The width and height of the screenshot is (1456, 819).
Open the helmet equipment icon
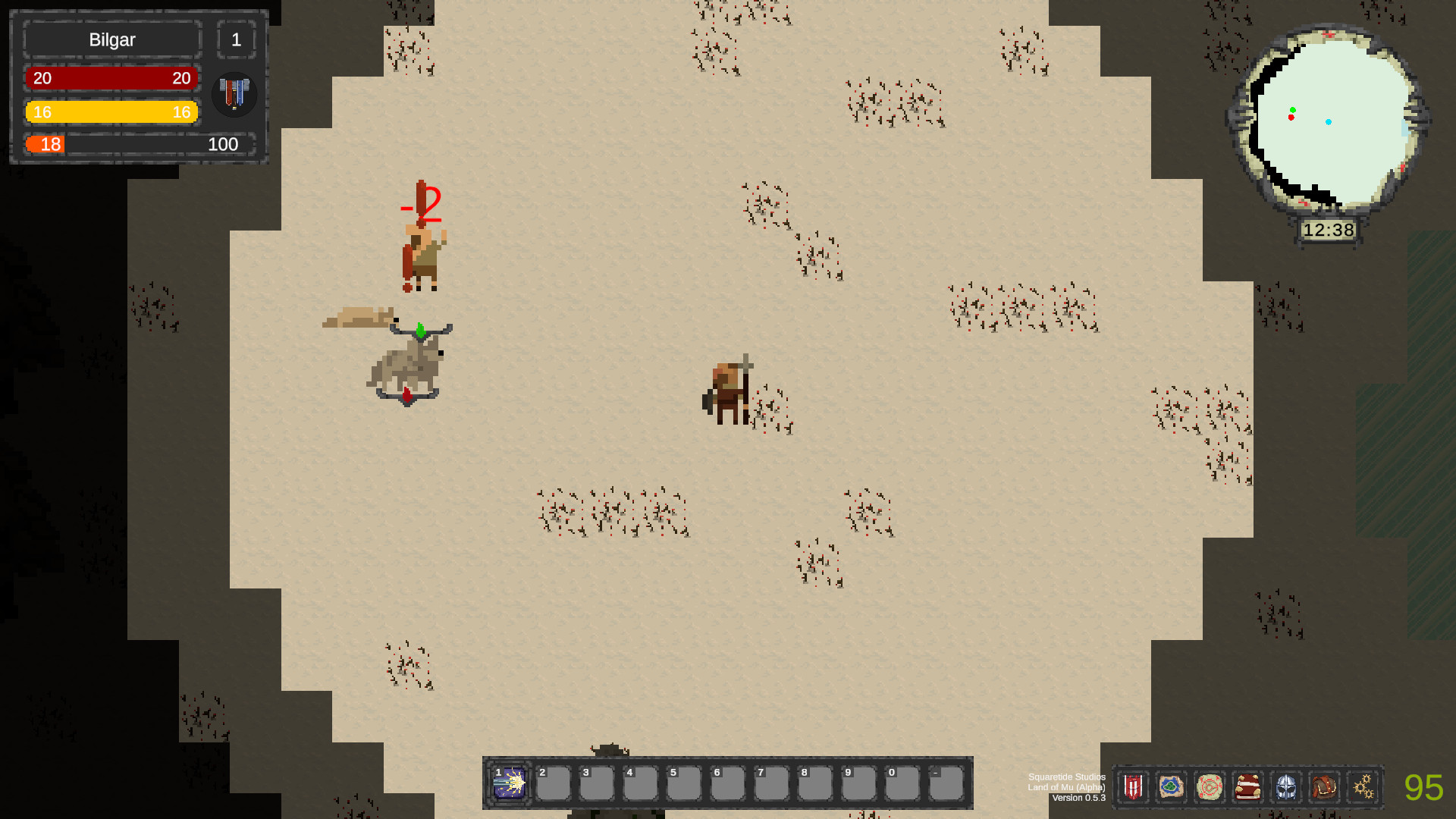point(1287,787)
